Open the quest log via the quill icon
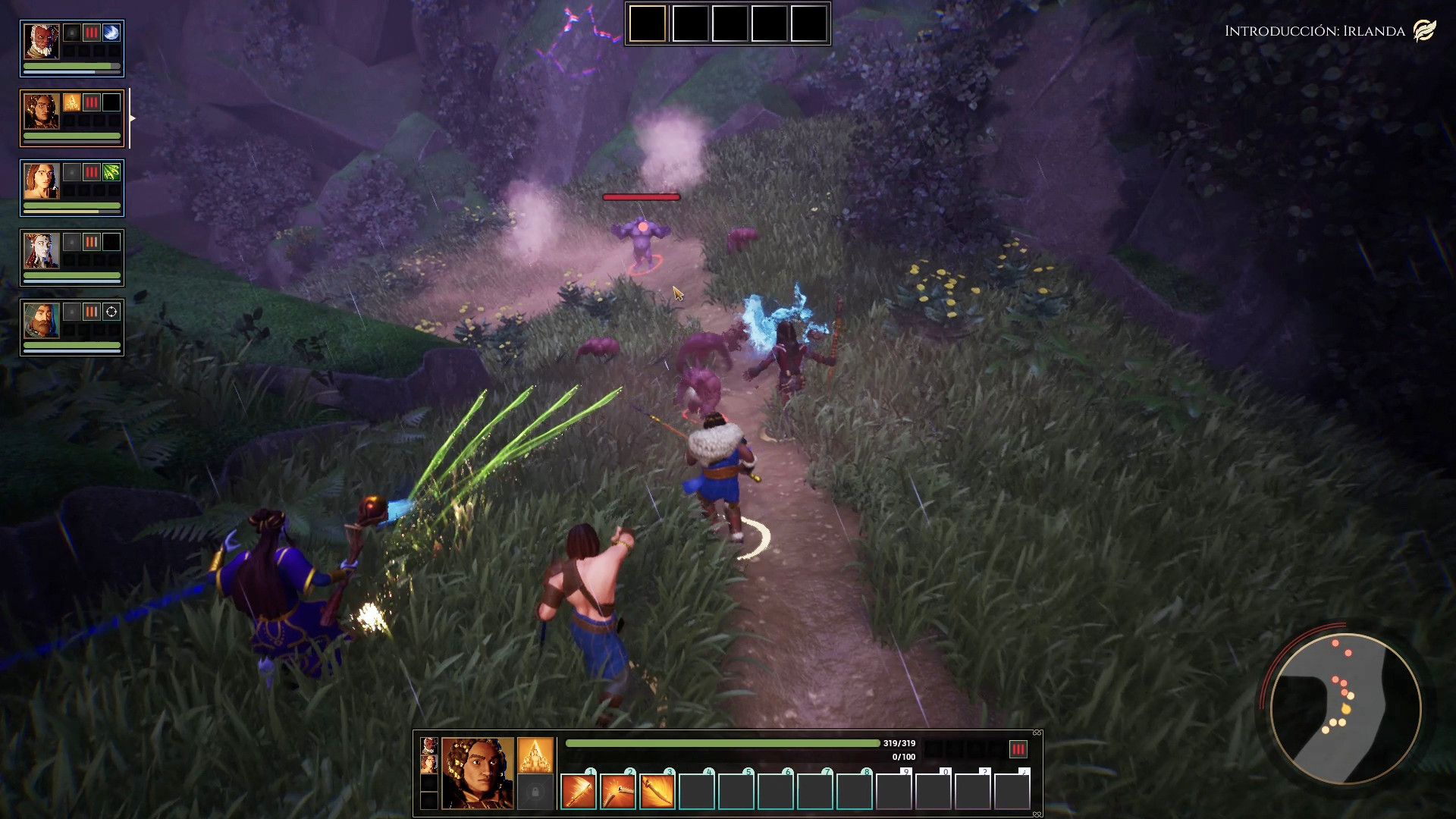The height and width of the screenshot is (819, 1456). (1426, 29)
